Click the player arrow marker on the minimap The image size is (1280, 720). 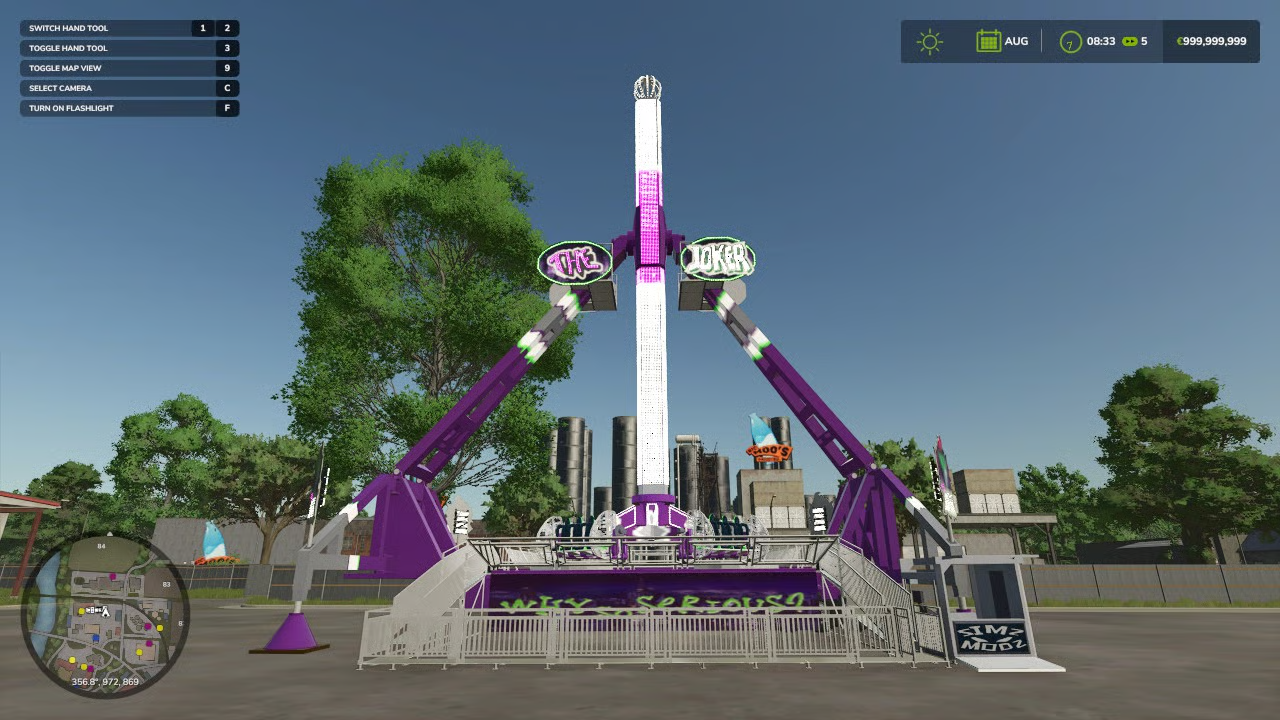coord(107,613)
